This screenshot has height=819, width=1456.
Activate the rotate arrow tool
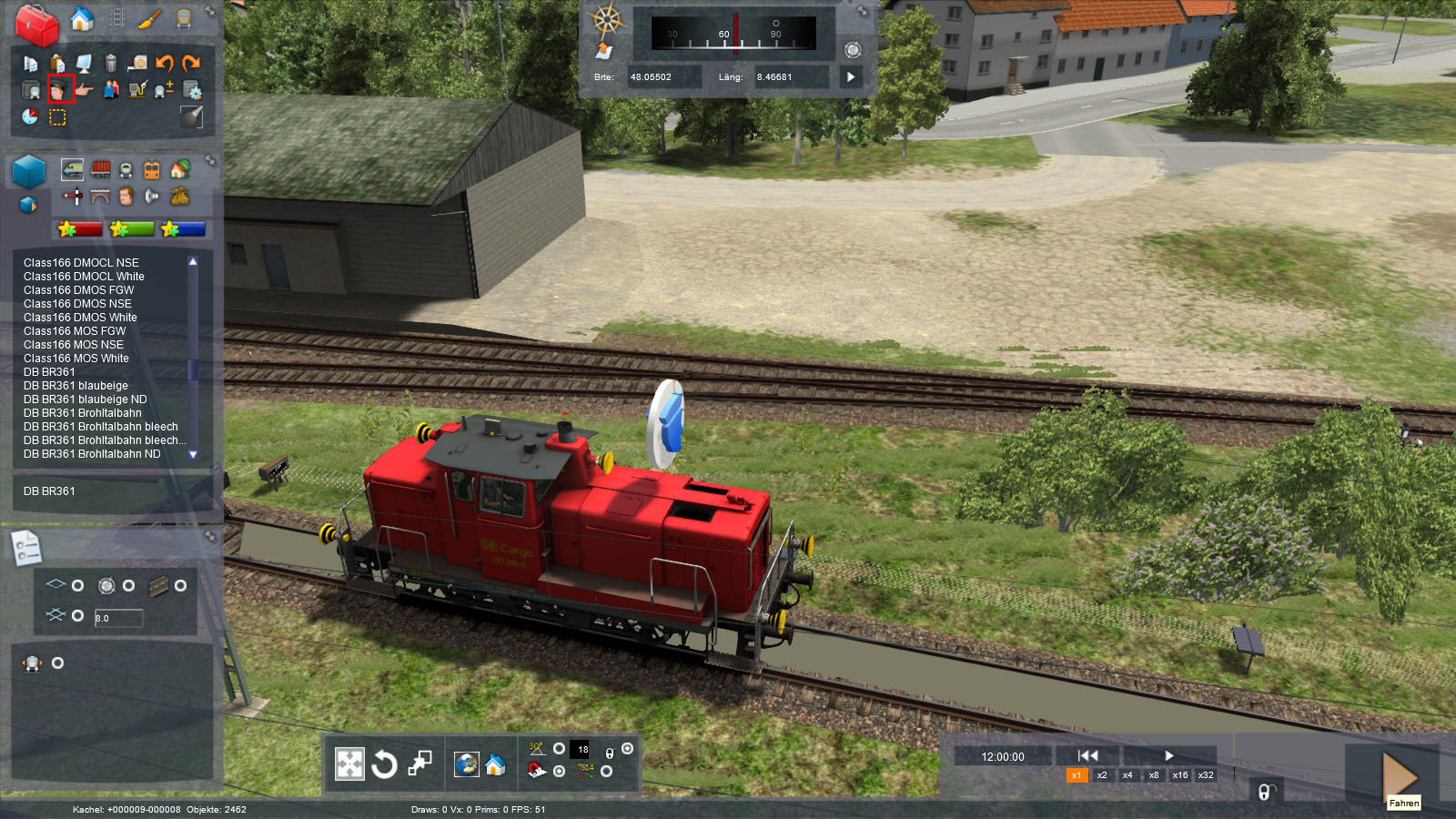click(x=384, y=763)
